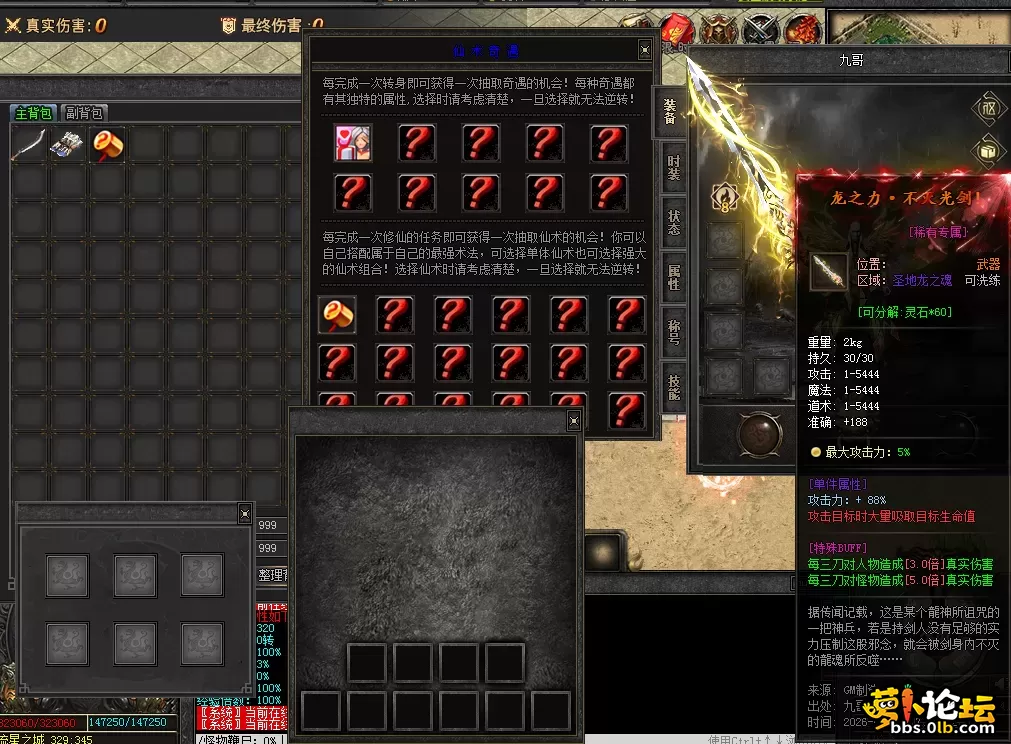Show the 状态 status tab
This screenshot has height=744, width=1011.
coord(673,222)
